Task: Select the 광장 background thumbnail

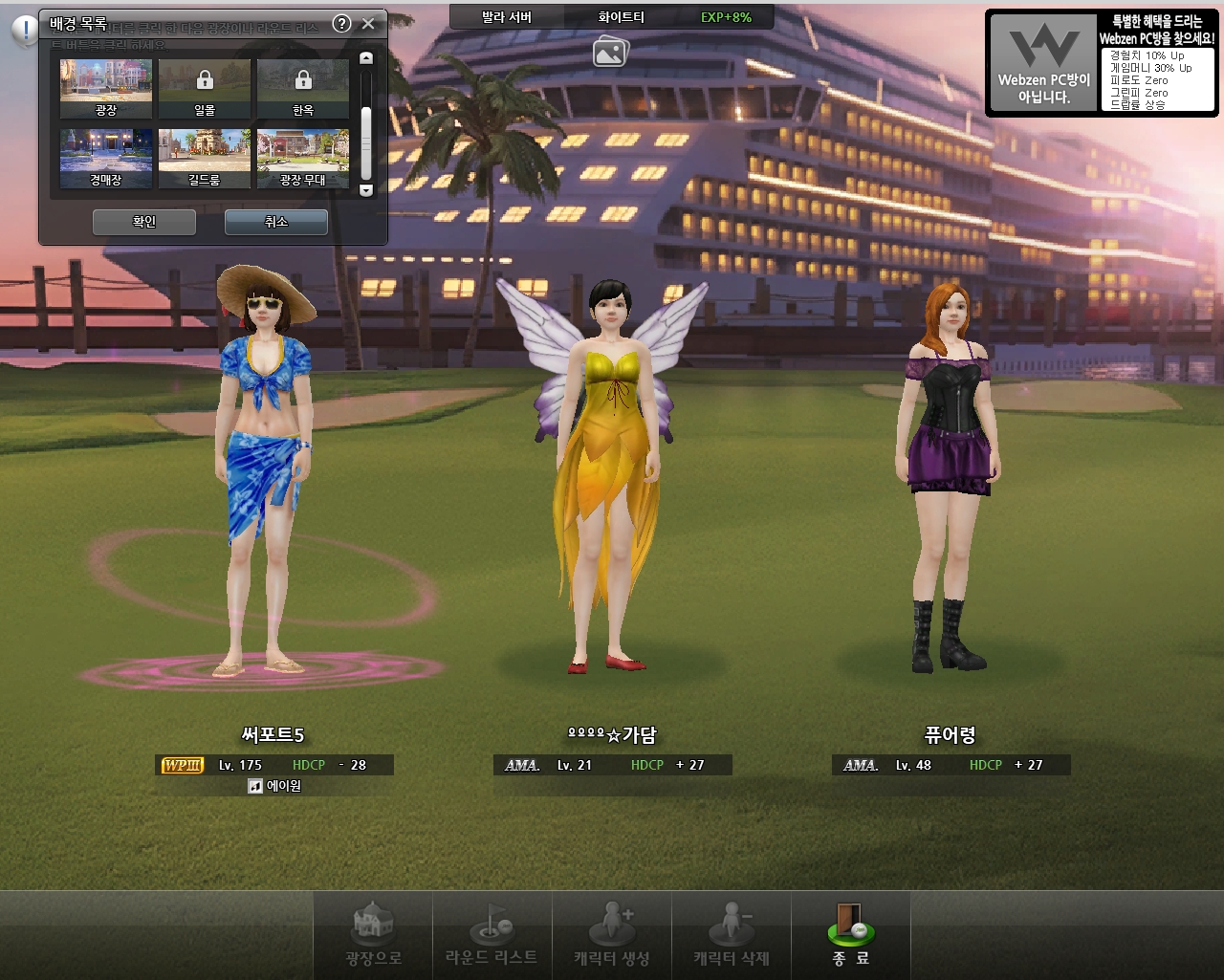Action: click(x=106, y=88)
